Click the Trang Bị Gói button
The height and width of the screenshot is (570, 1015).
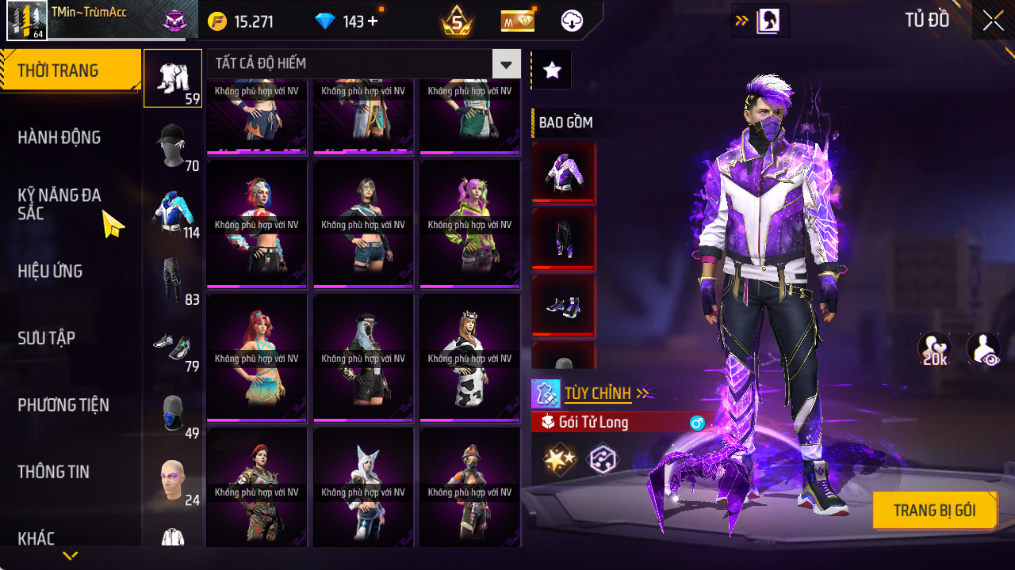(x=934, y=511)
